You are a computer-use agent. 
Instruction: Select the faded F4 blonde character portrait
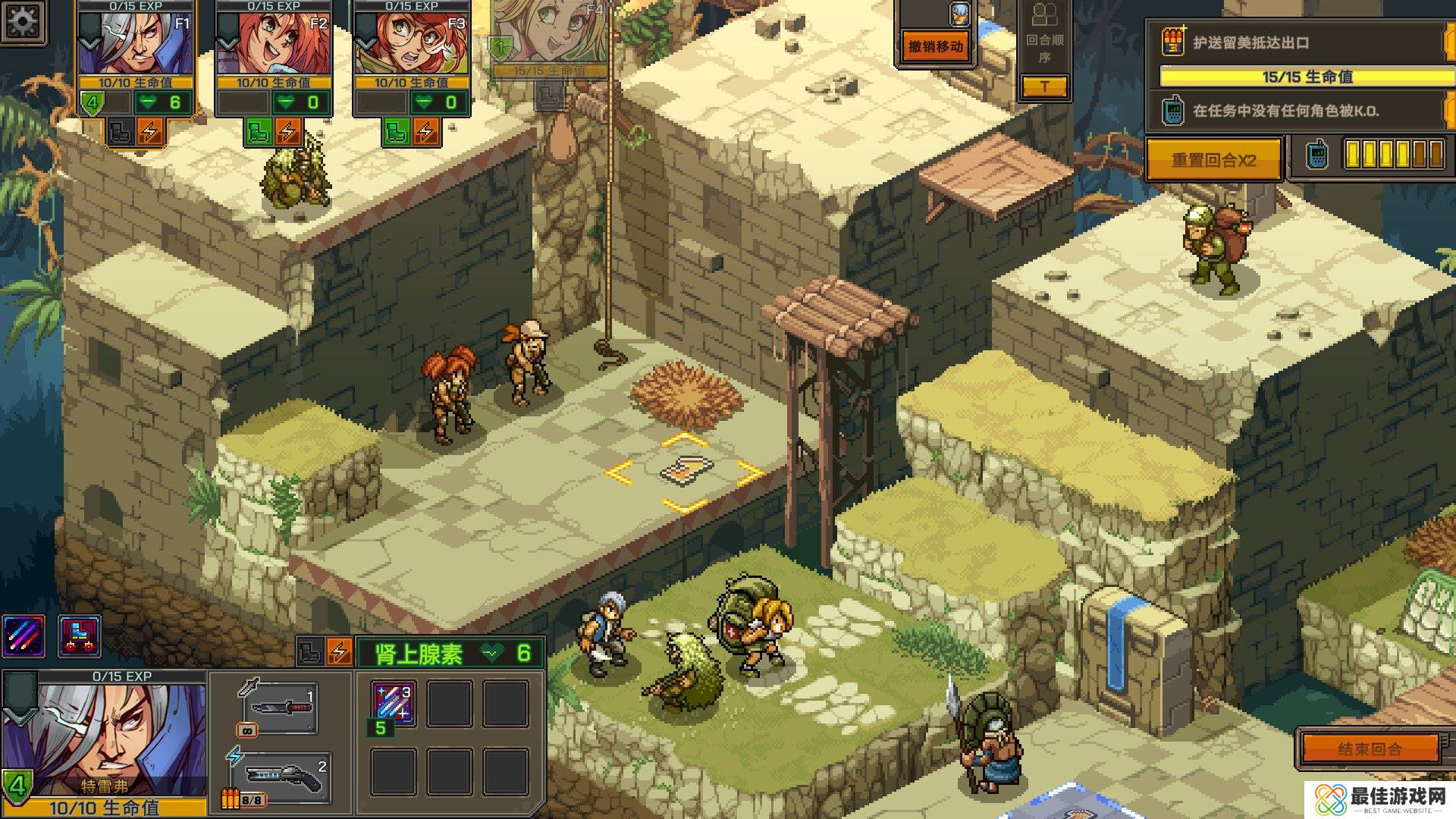click(x=549, y=34)
